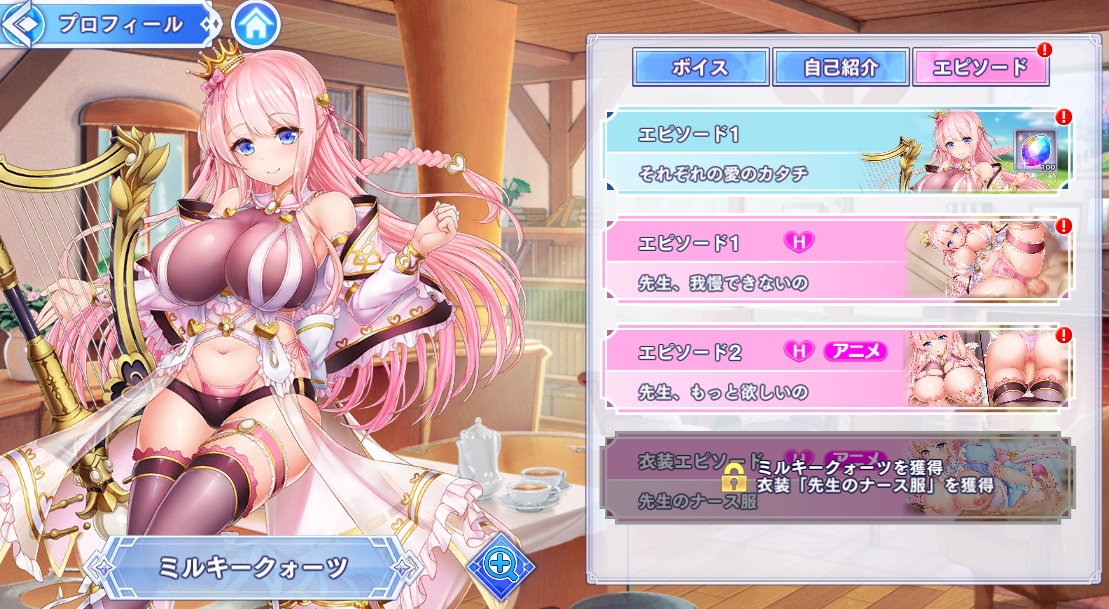The height and width of the screenshot is (609, 1109).
Task: Select the エピソード tab
Action: [x=980, y=68]
